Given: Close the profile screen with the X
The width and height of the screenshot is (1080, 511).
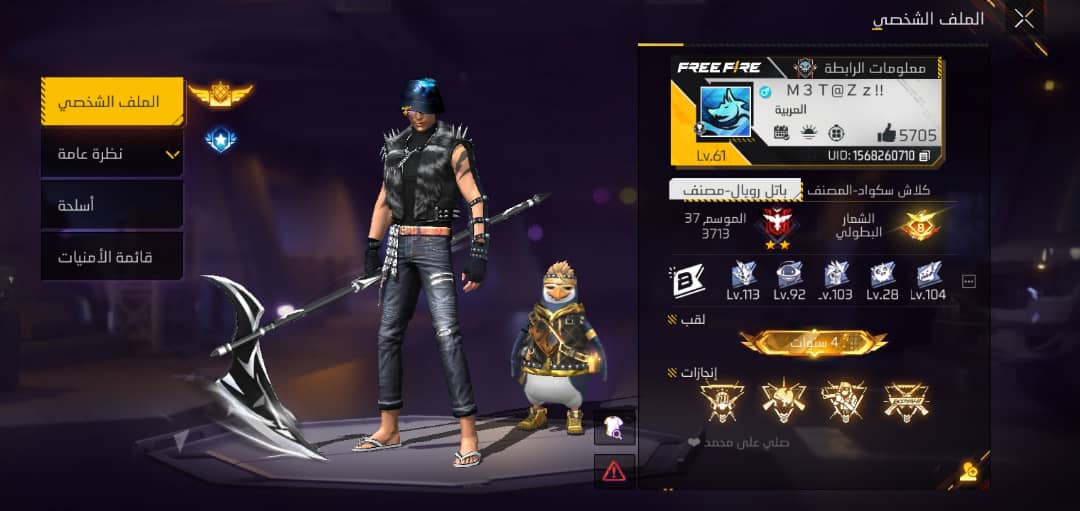Looking at the screenshot, I should click(1024, 19).
